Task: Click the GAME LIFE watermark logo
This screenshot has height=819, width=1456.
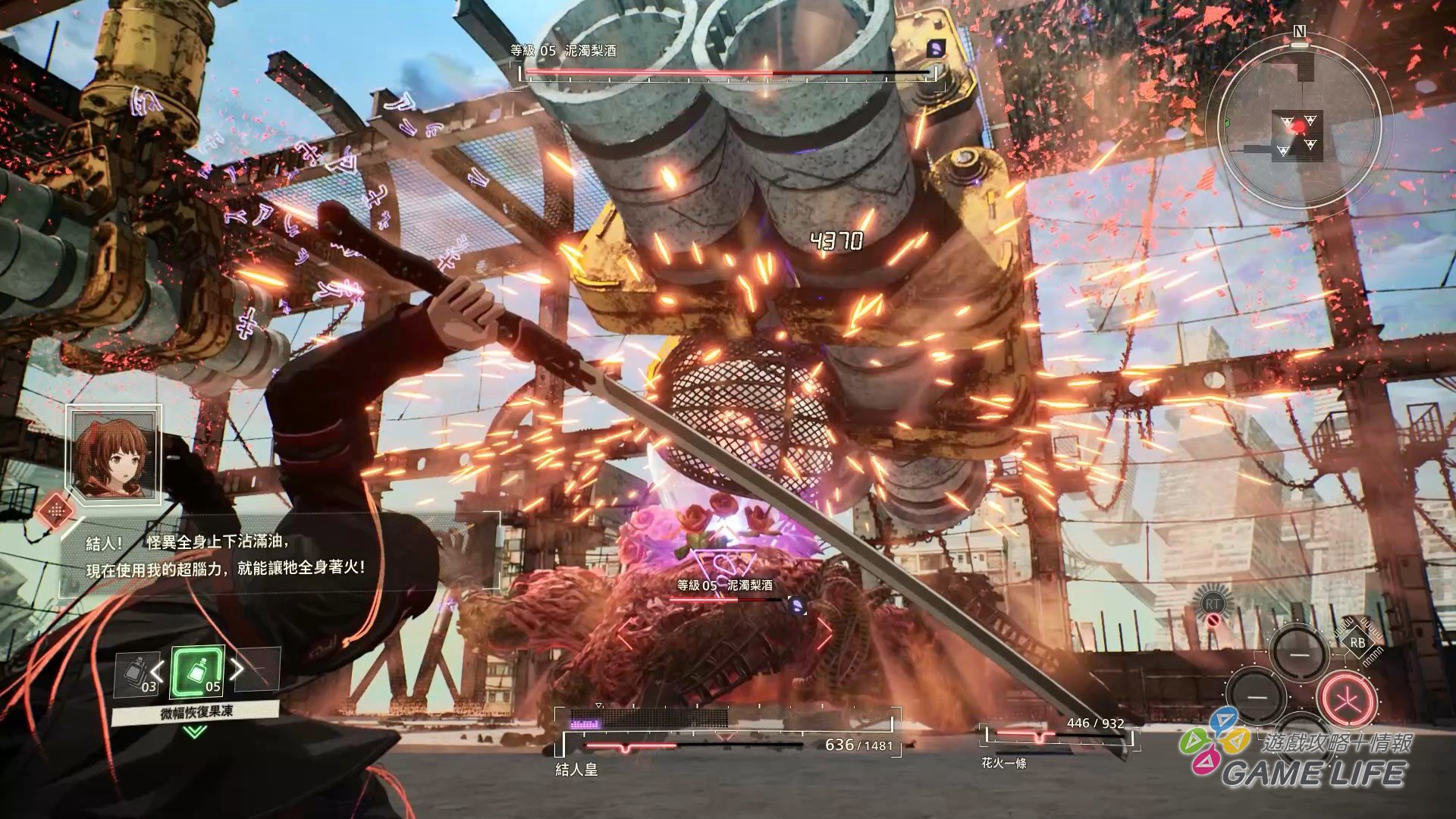Action: click(1297, 751)
